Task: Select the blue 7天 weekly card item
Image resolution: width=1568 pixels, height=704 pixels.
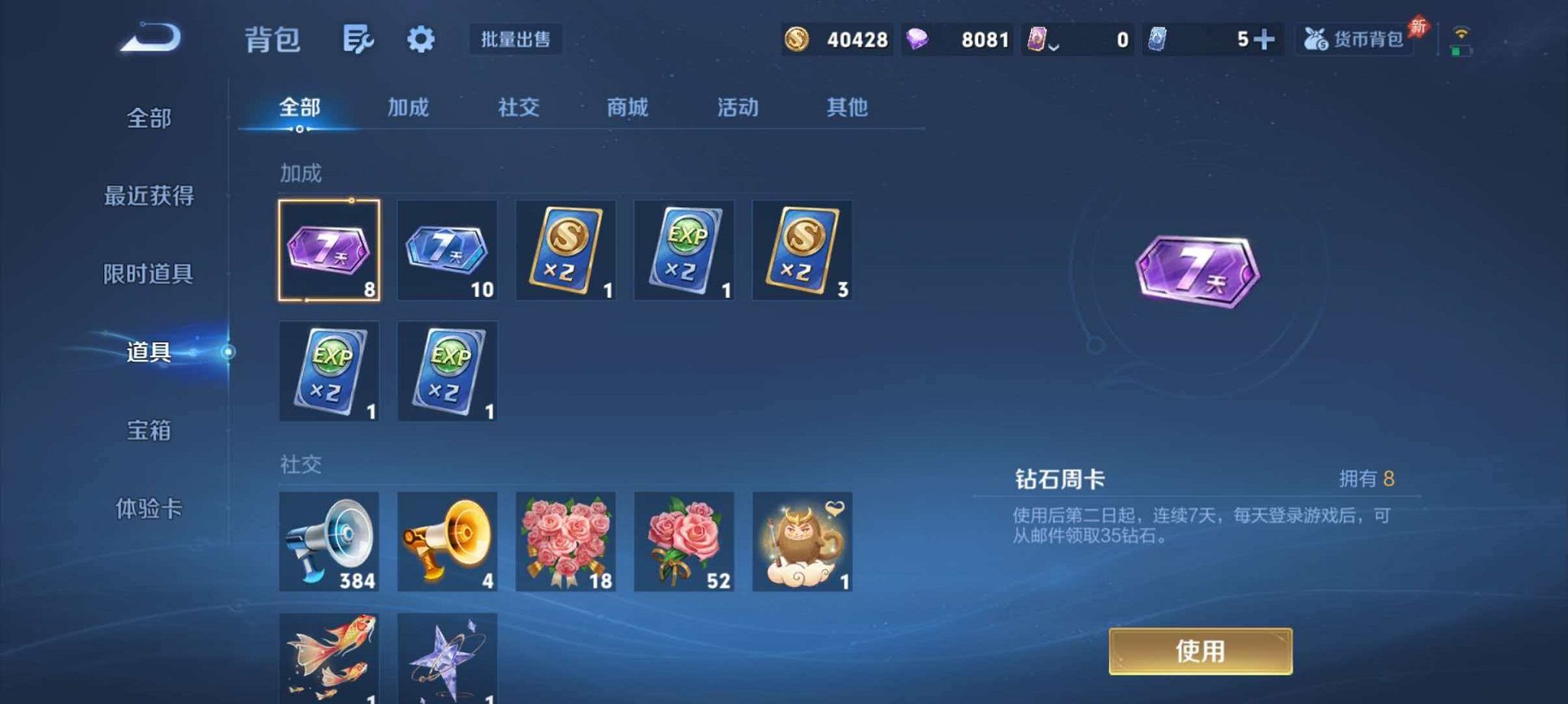Action: 447,252
